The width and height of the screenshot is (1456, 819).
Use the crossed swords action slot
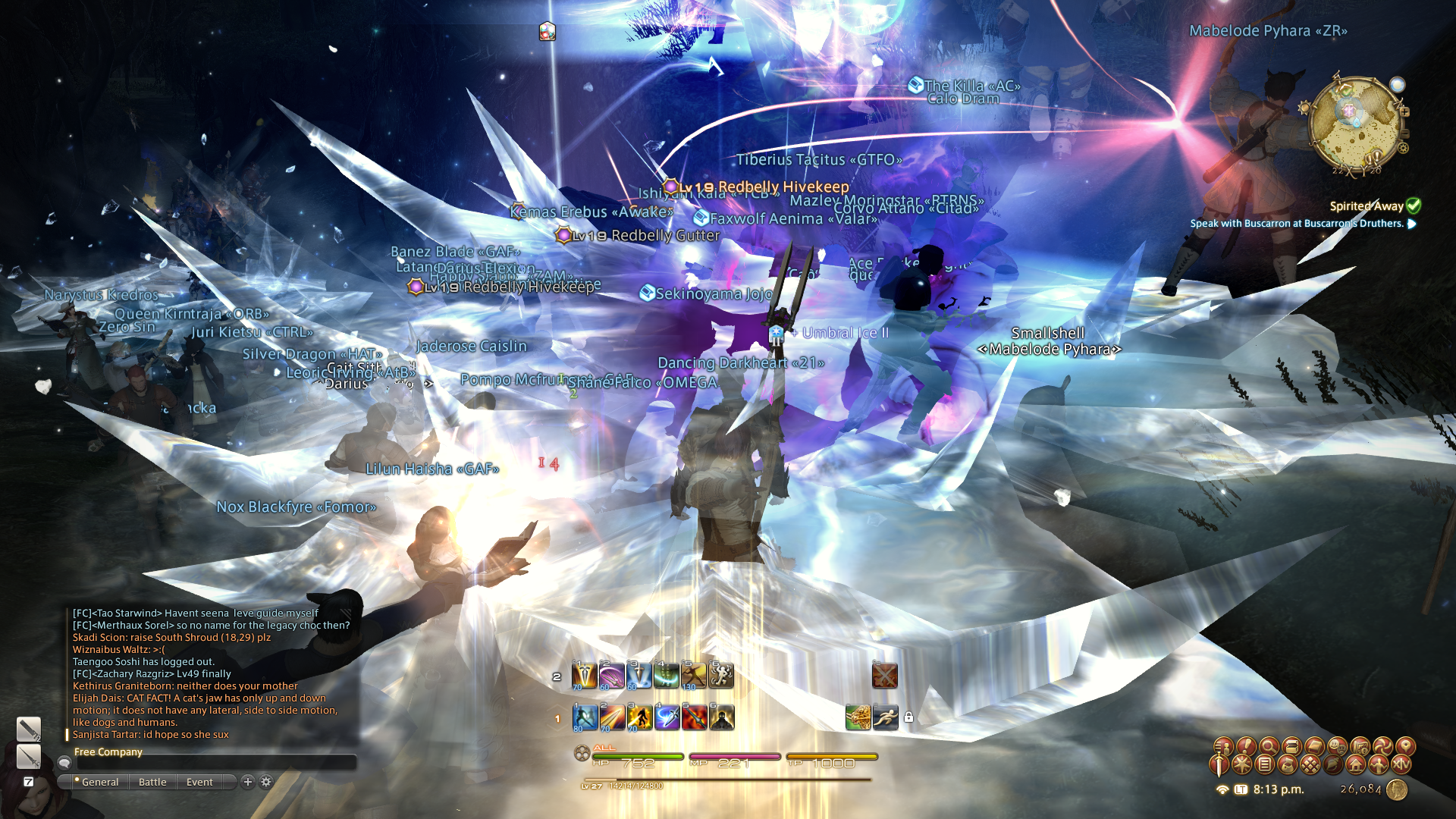tap(885, 675)
